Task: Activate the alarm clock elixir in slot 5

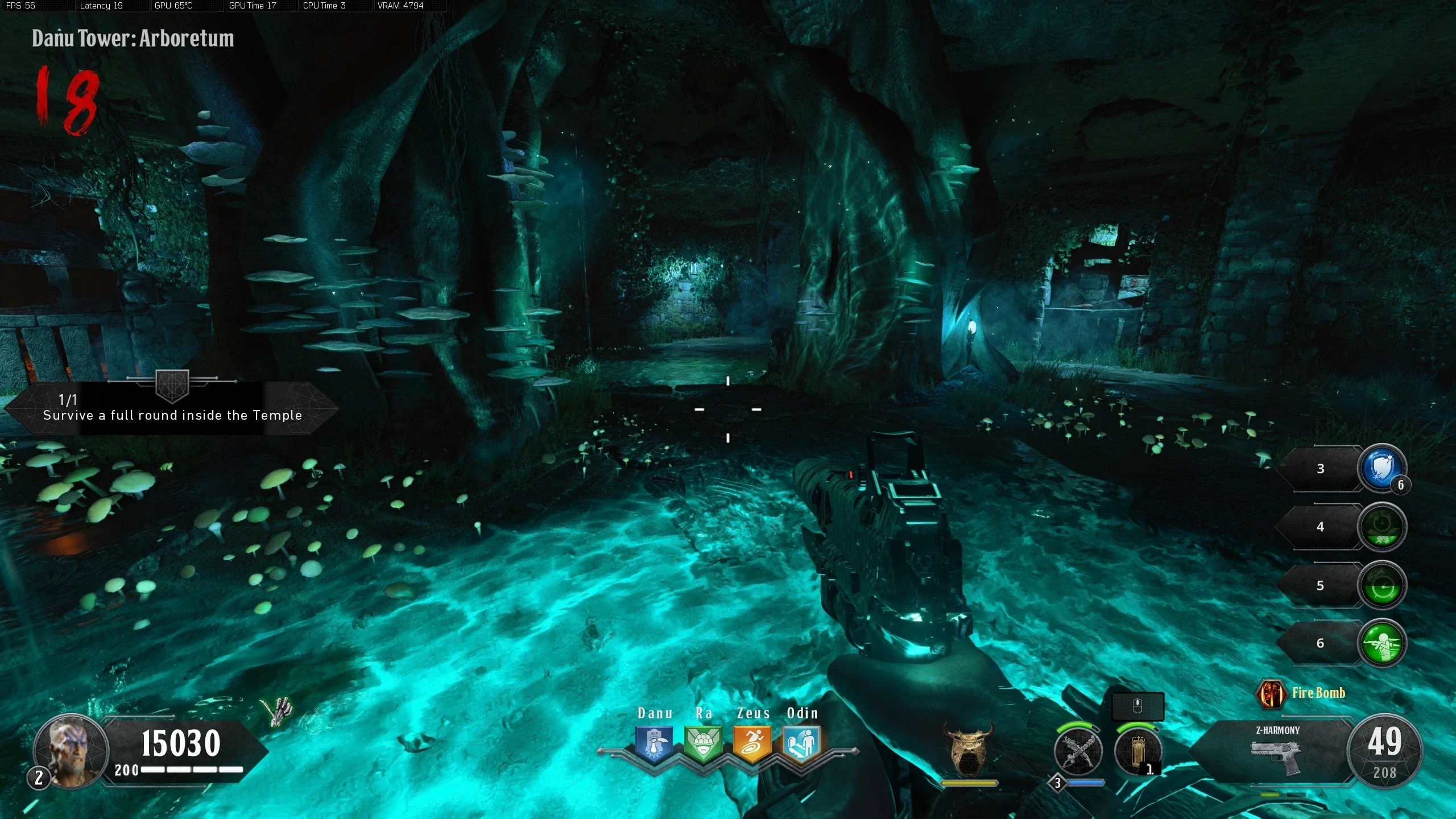Action: (x=1381, y=585)
